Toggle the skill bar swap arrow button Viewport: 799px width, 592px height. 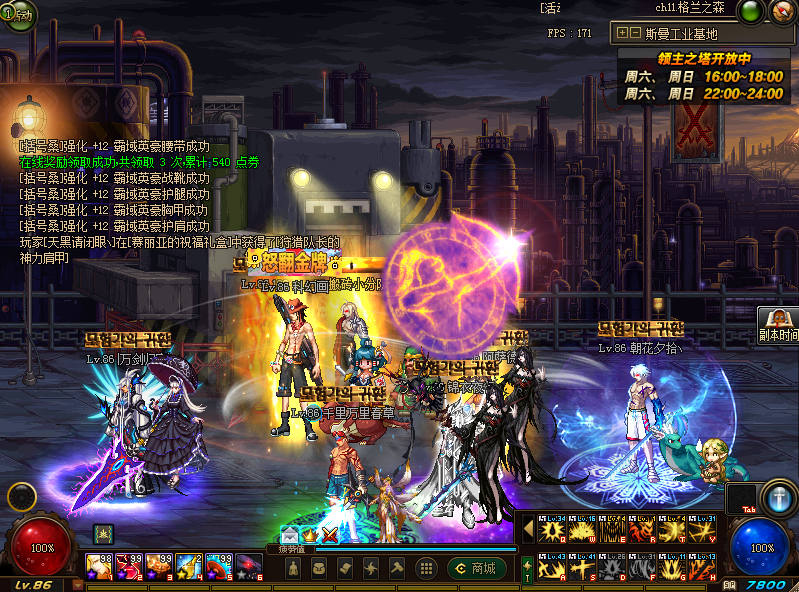tap(527, 571)
